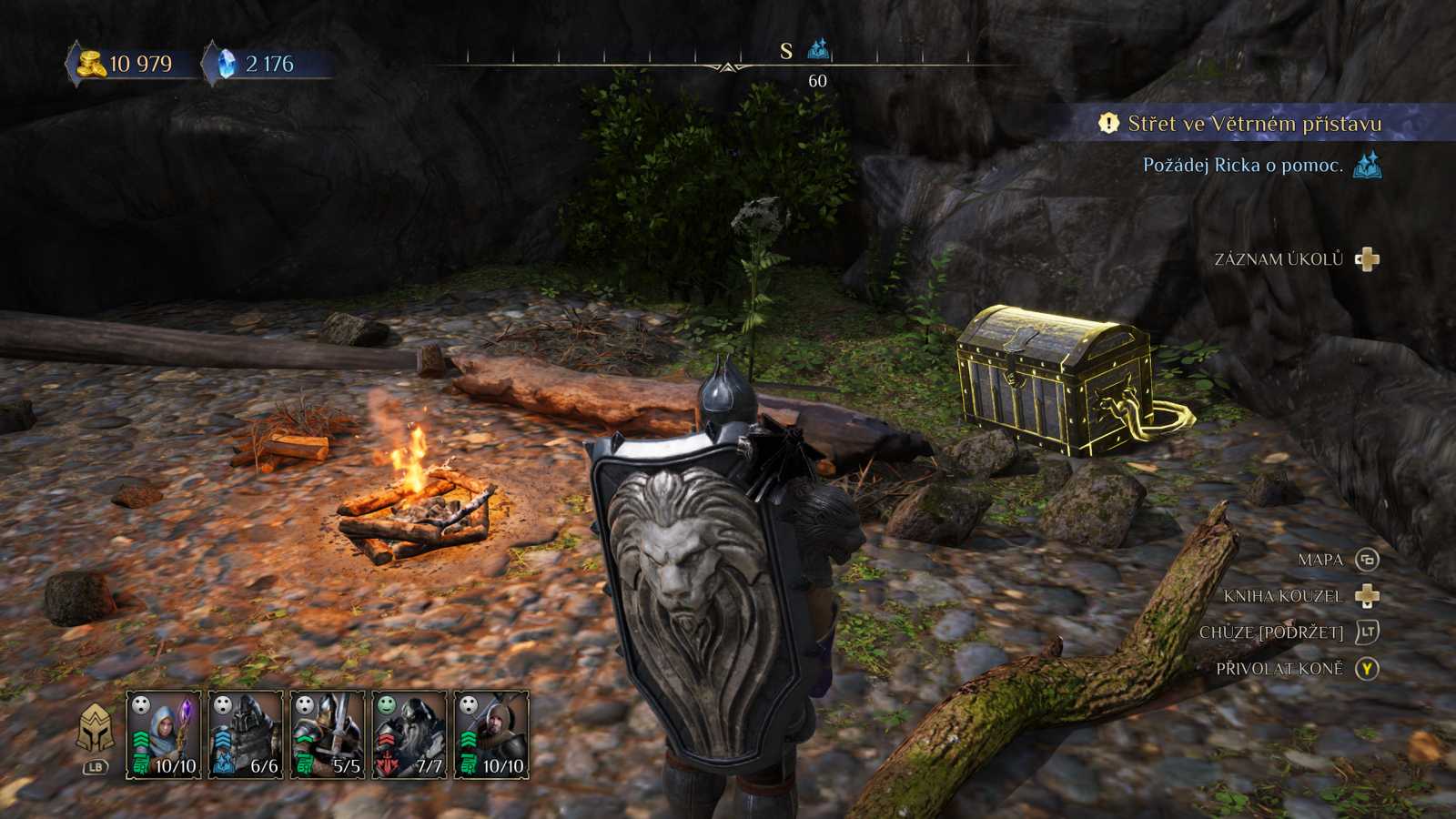The height and width of the screenshot is (819, 1456).
Task: Open the army via golden helmet icon
Action: point(95,729)
